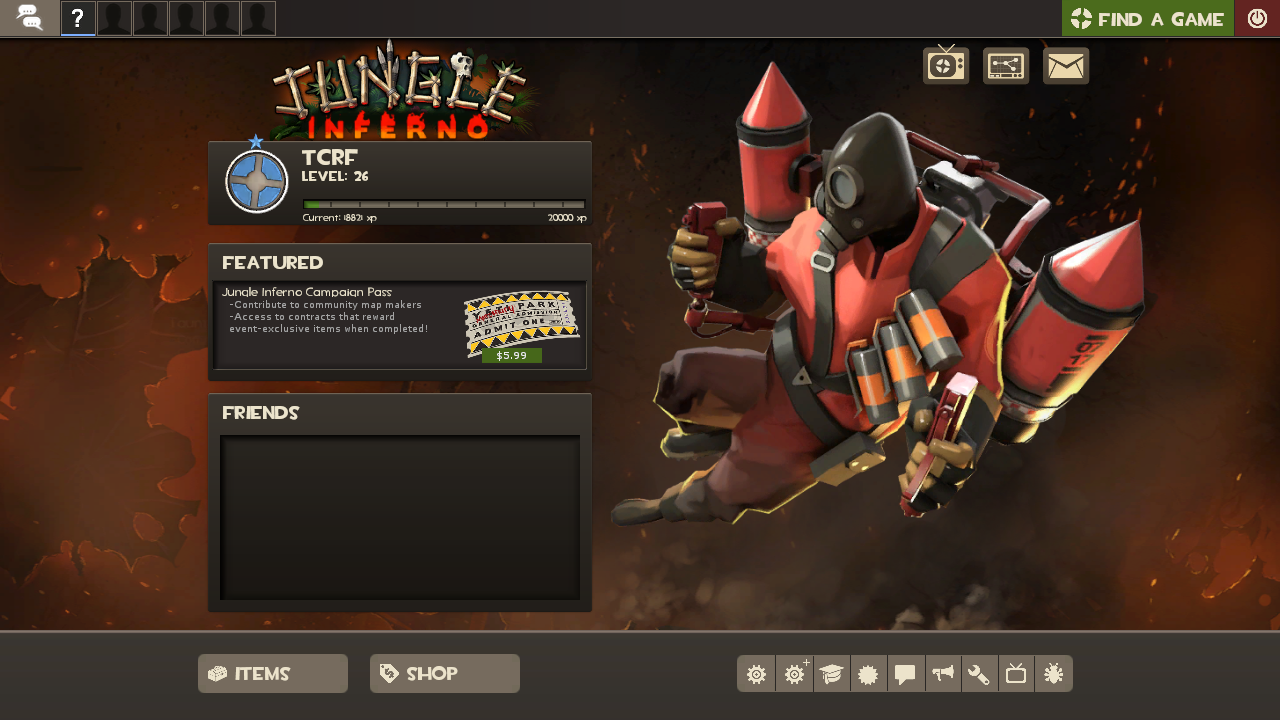Click the speech bubble icon in bottom toolbar
Screen dimensions: 1280x720
pos(905,674)
